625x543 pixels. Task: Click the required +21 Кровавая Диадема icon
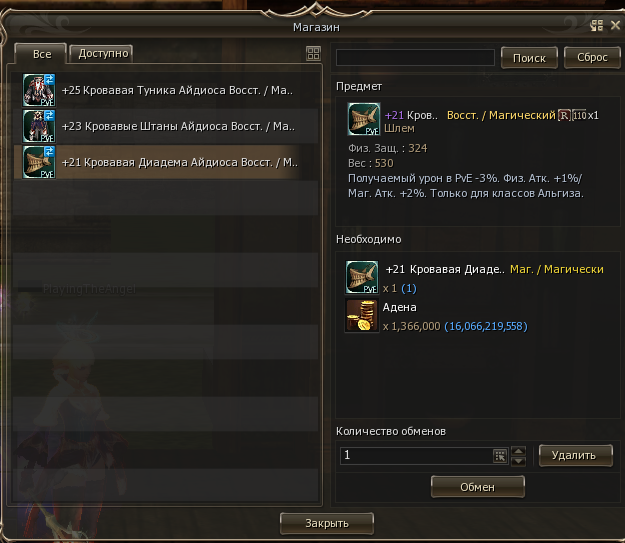click(x=362, y=276)
